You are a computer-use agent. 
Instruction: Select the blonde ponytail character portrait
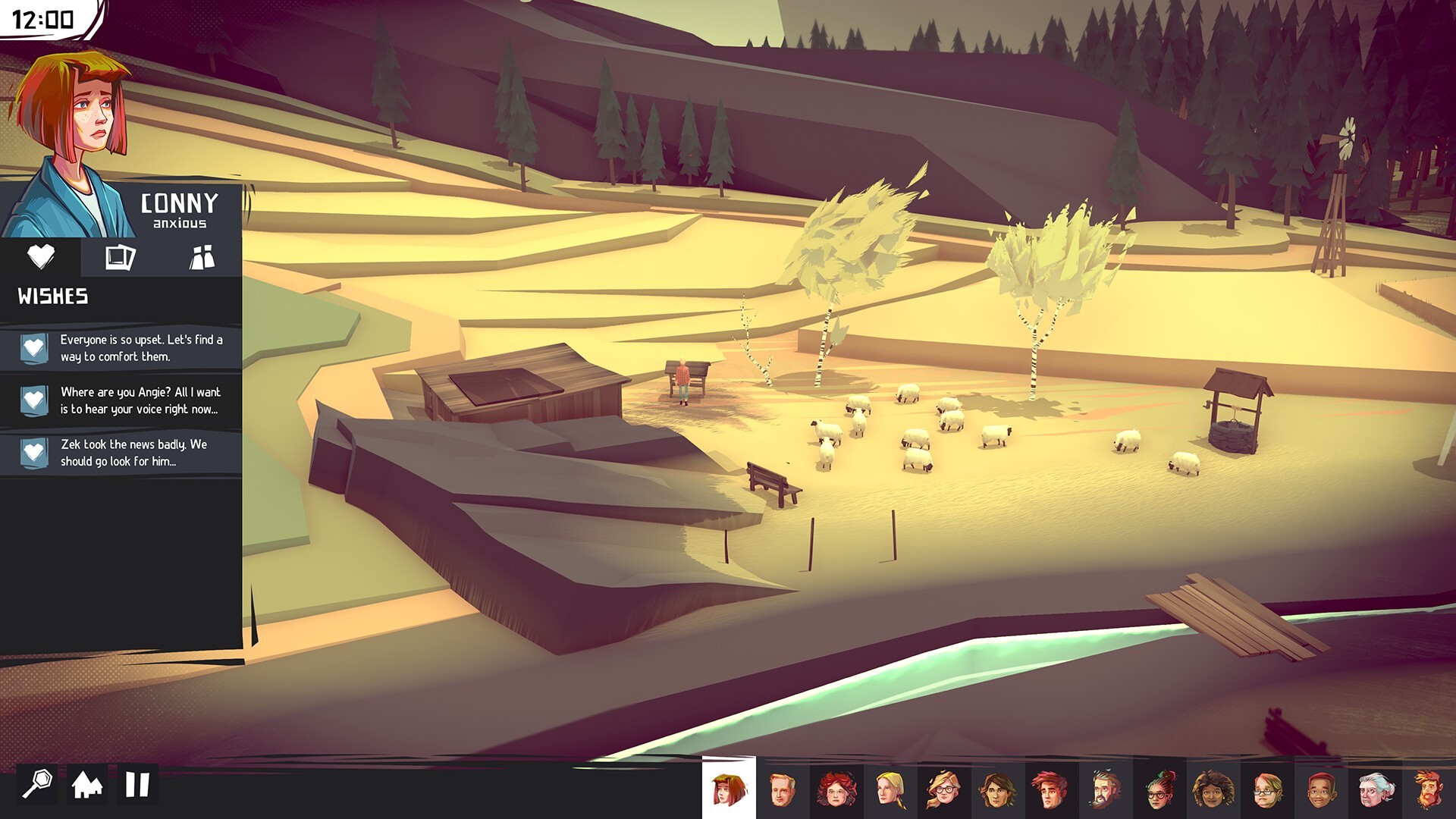point(890,789)
